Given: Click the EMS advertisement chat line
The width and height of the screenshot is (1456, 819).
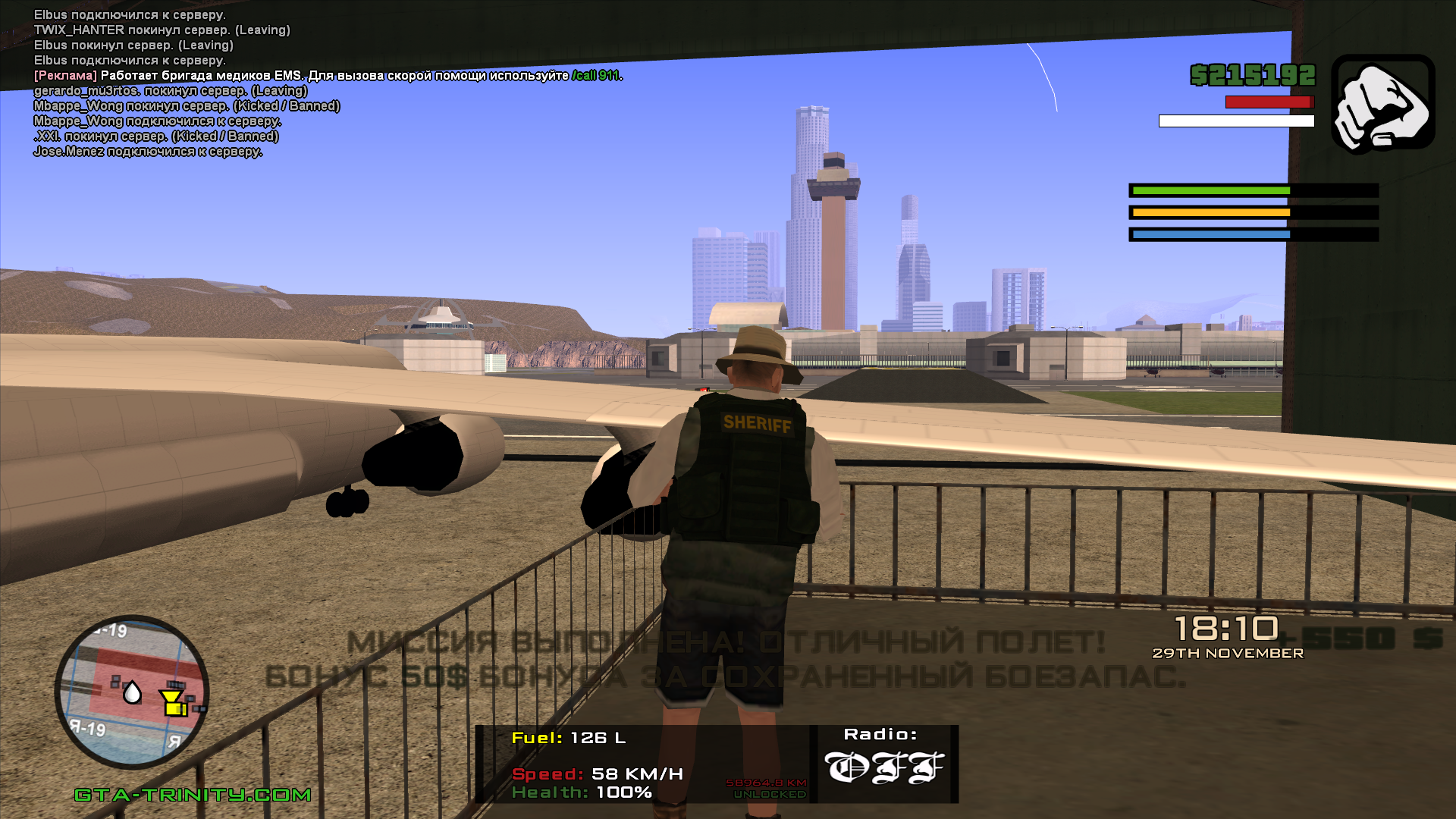Looking at the screenshot, I should click(328, 76).
